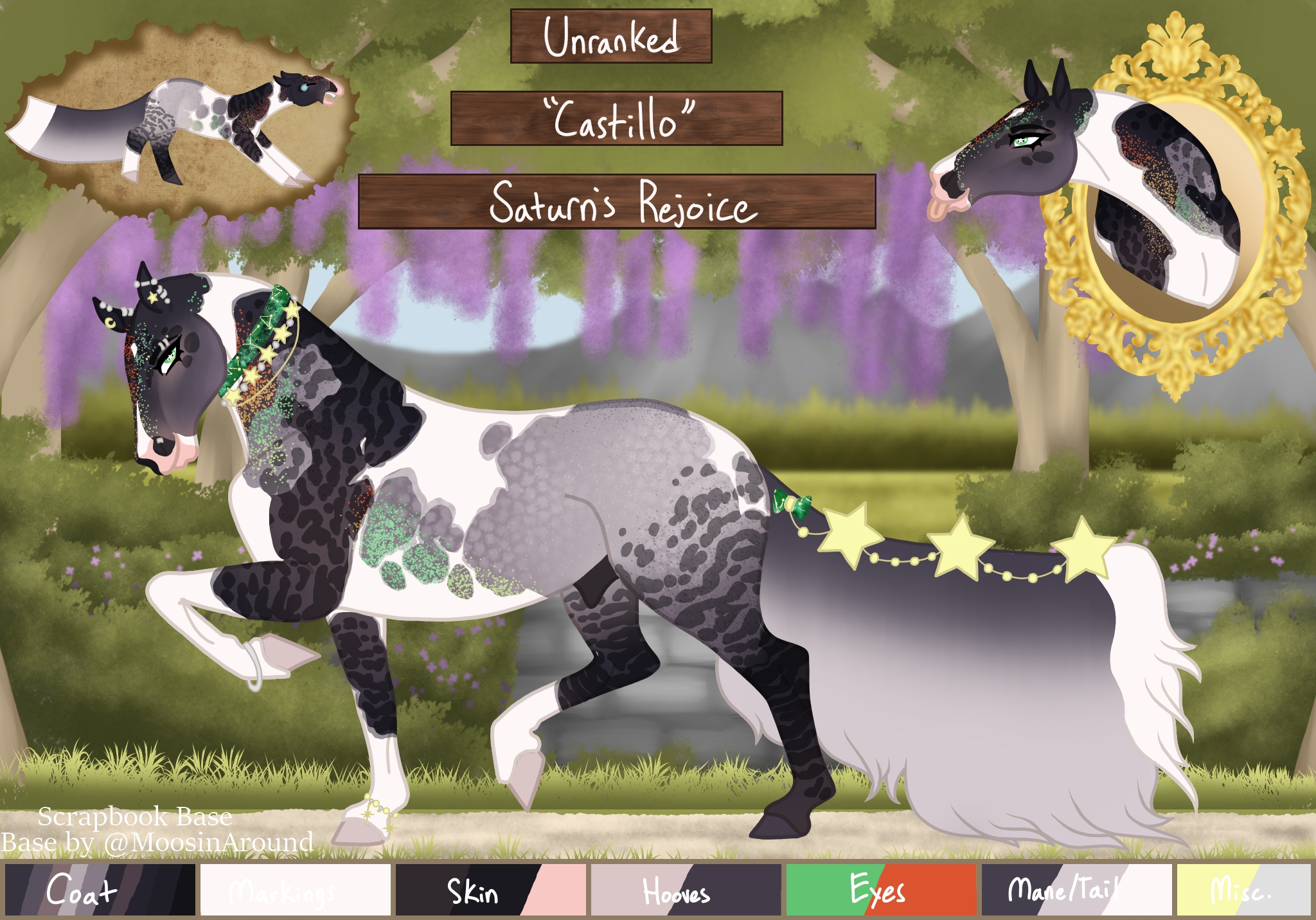The width and height of the screenshot is (1316, 920).
Task: Click the Unranked rank plaque
Action: click(611, 36)
